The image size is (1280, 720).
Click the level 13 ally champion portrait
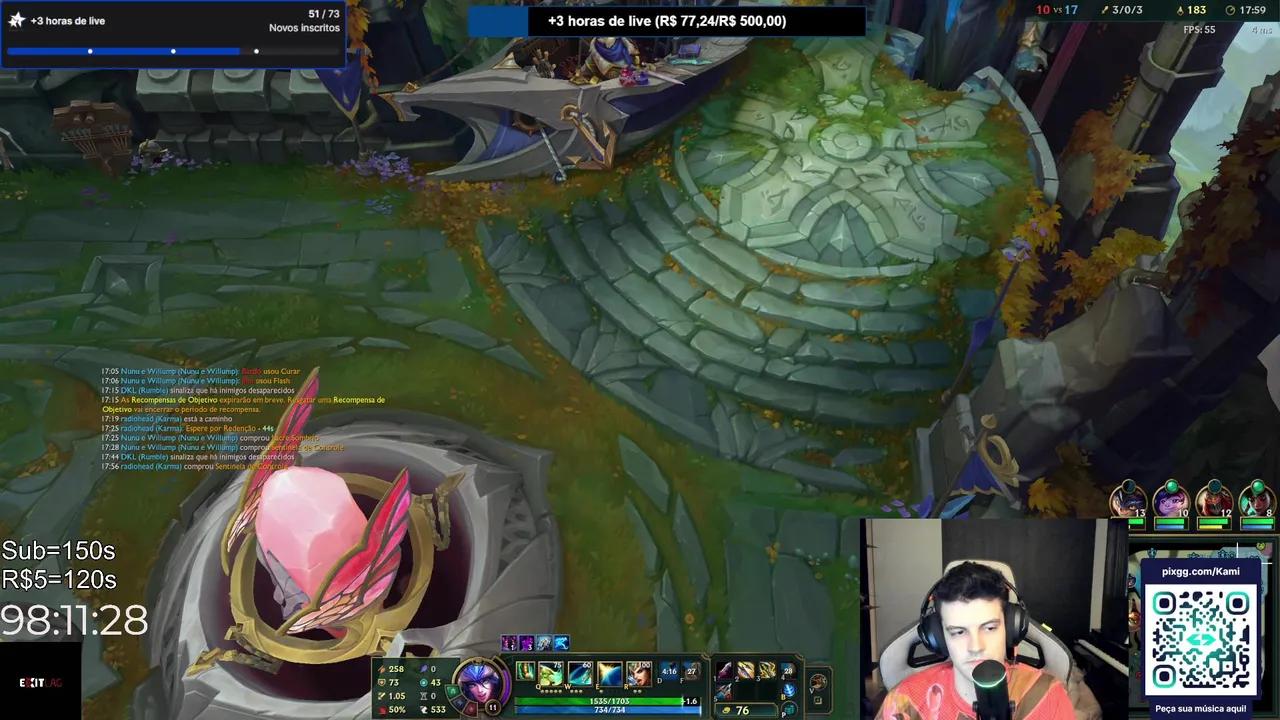pyautogui.click(x=1128, y=500)
